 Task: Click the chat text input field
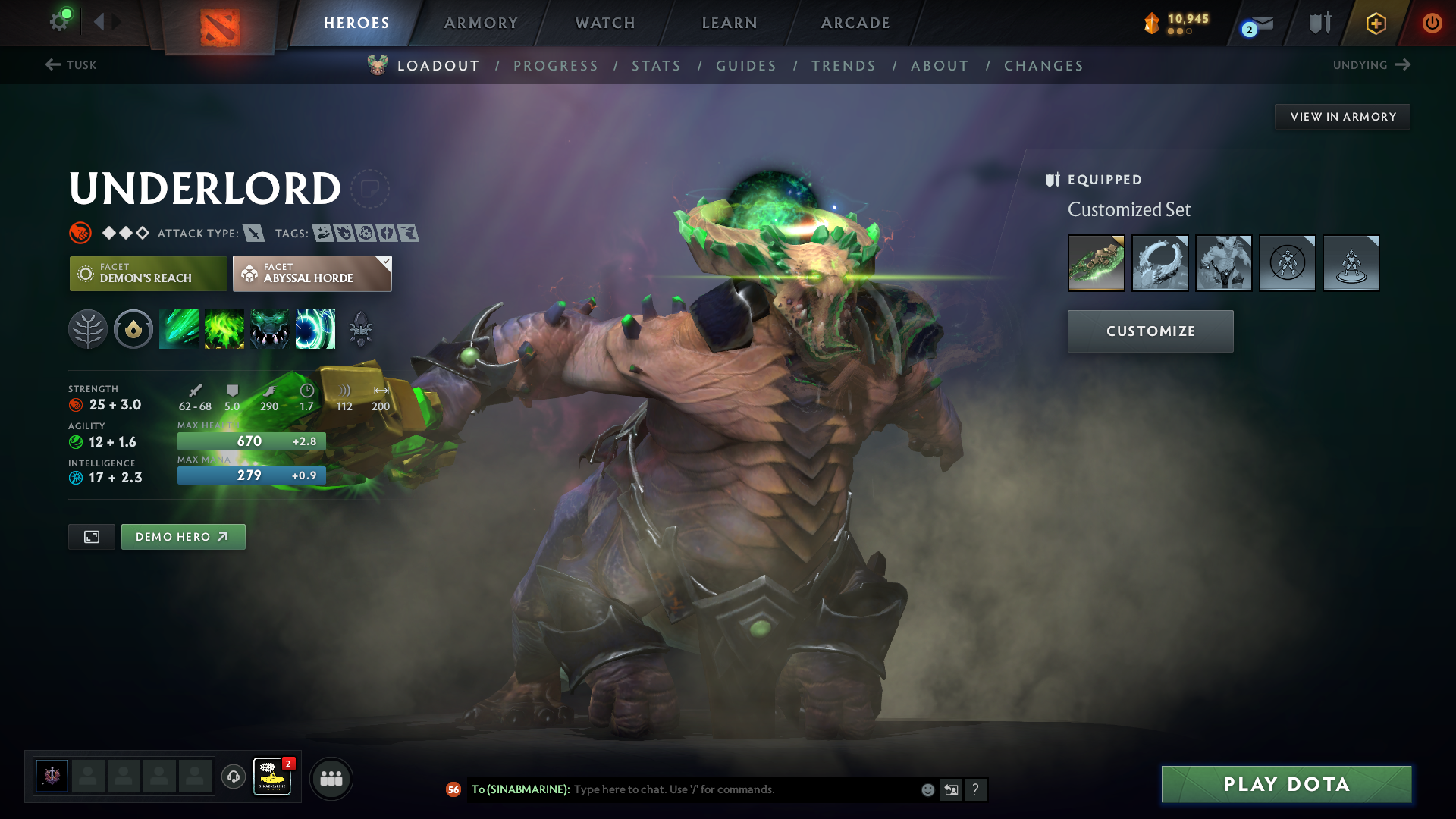(743, 789)
